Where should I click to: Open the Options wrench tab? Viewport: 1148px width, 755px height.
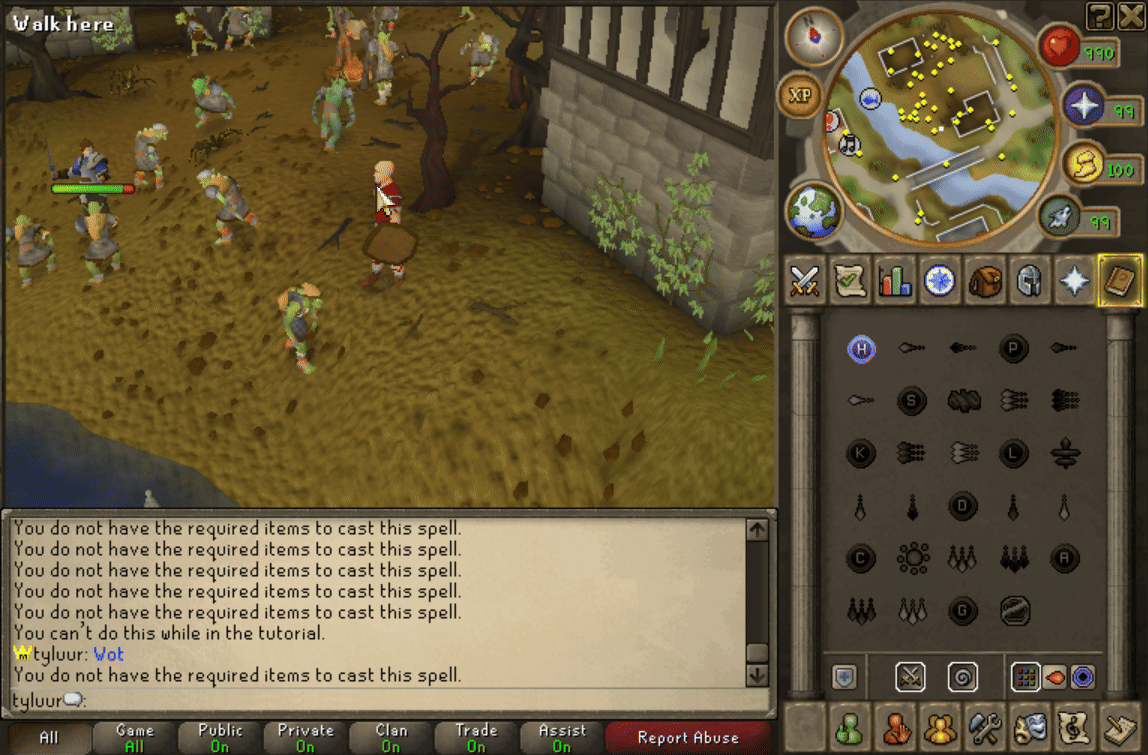tap(985, 725)
